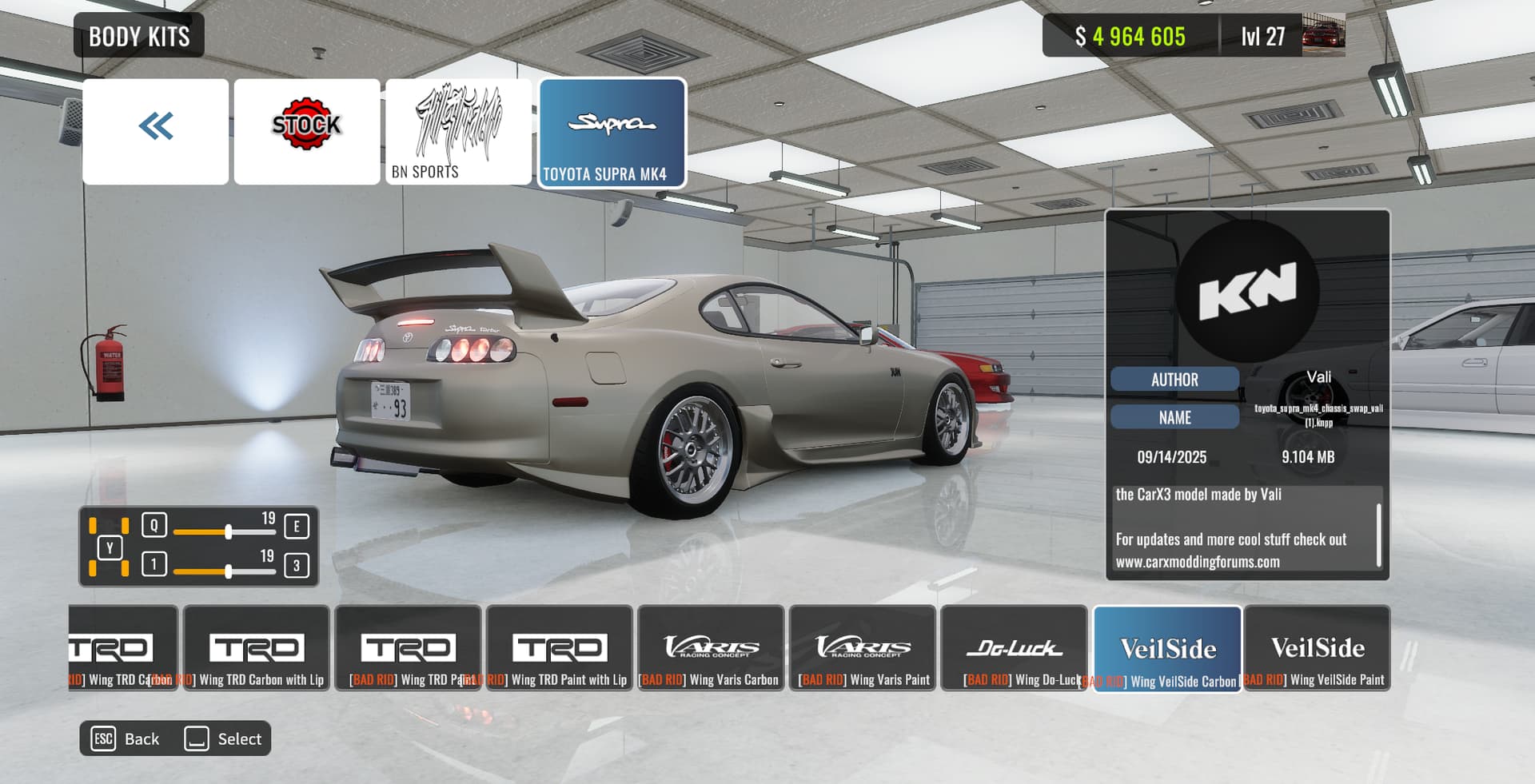
Task: Equip the Wing Varis Paint part
Action: pyautogui.click(x=862, y=648)
